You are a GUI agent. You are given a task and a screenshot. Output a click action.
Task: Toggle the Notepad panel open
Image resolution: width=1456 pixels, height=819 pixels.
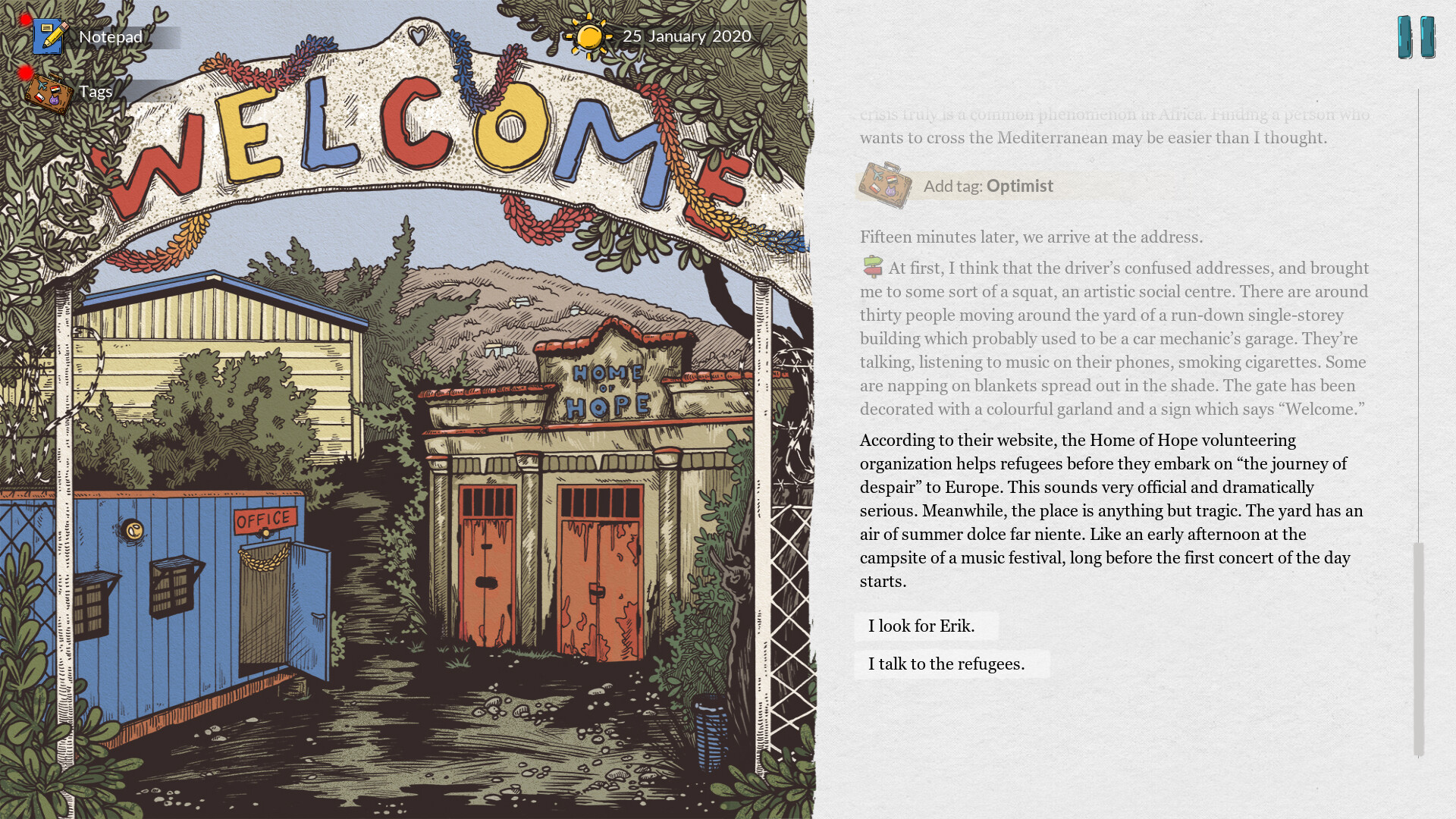pyautogui.click(x=111, y=36)
